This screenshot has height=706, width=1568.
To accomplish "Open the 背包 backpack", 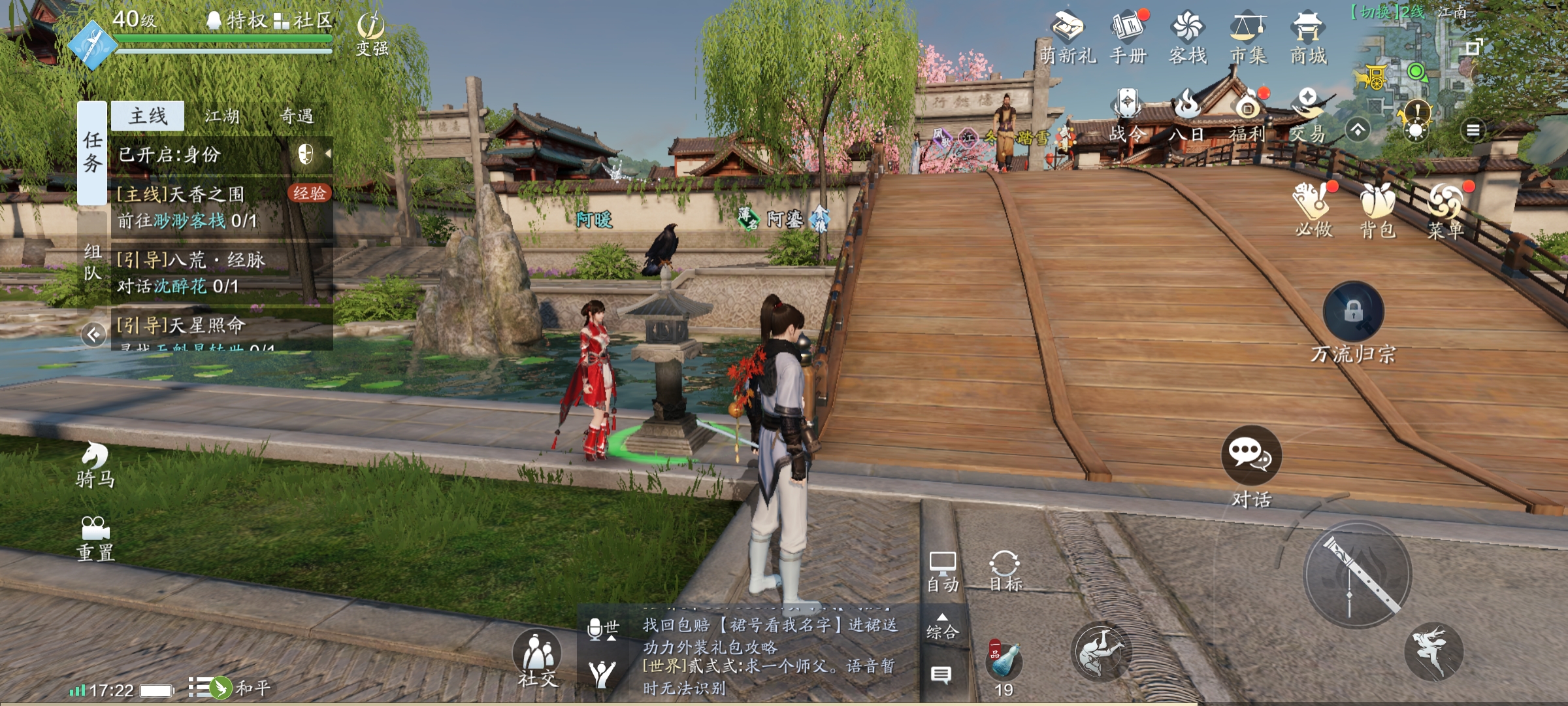I will [1378, 210].
